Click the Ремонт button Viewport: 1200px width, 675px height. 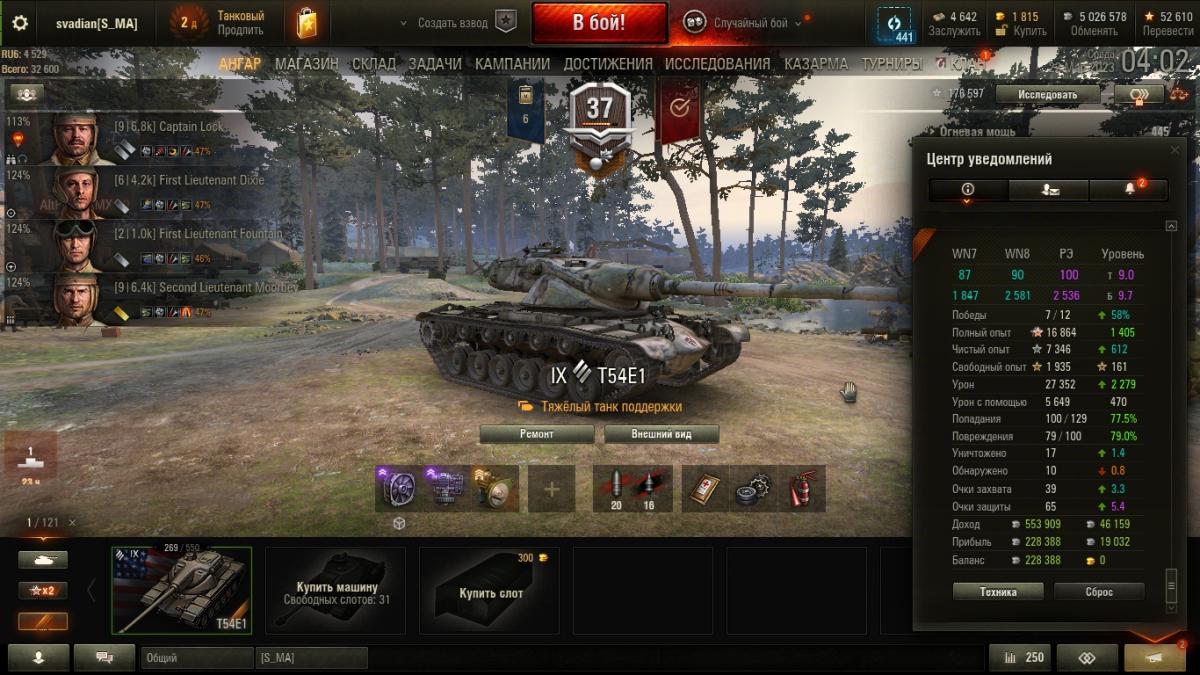(x=536, y=434)
